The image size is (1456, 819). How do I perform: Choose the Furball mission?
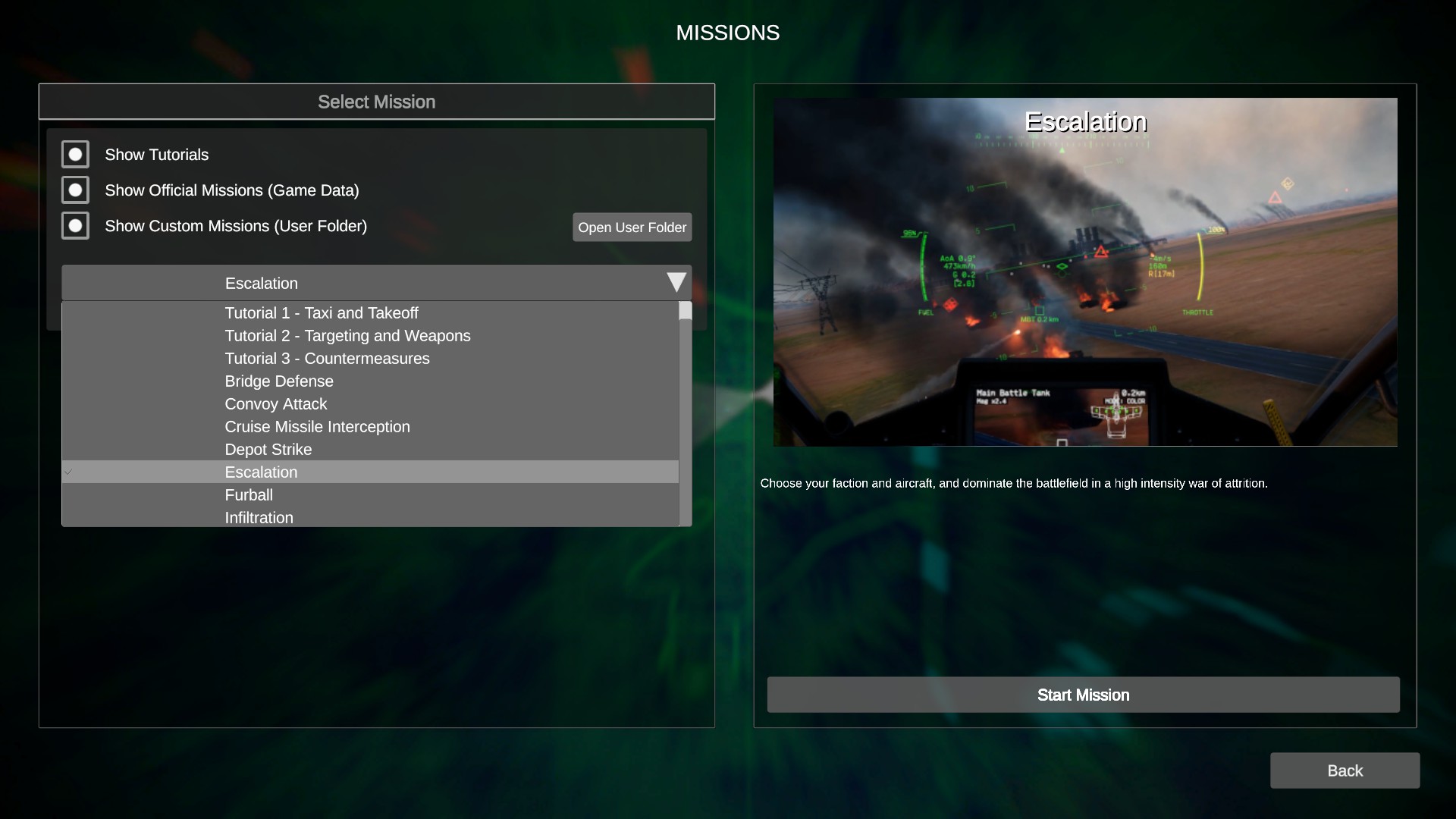coord(249,495)
